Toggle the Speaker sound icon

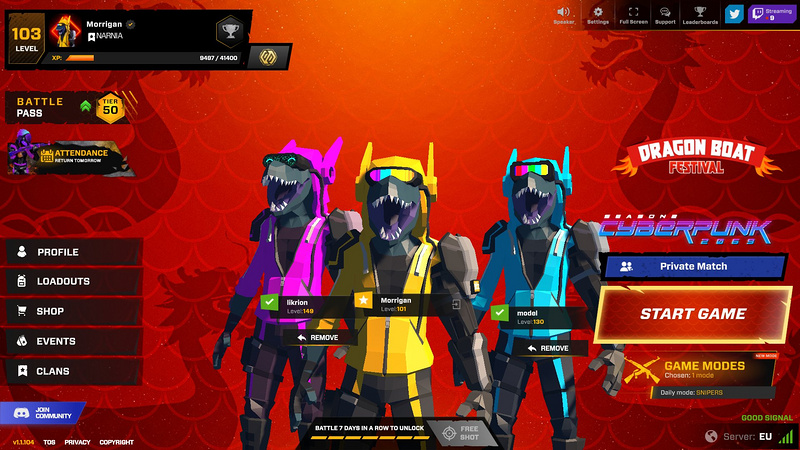coord(564,13)
